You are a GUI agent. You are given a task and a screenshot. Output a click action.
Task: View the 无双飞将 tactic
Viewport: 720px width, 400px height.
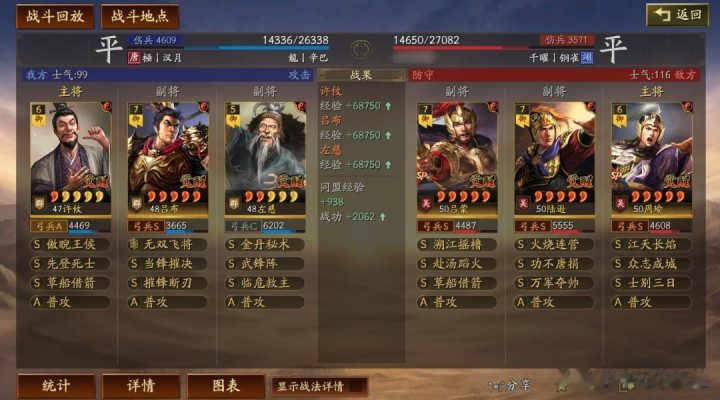click(168, 244)
